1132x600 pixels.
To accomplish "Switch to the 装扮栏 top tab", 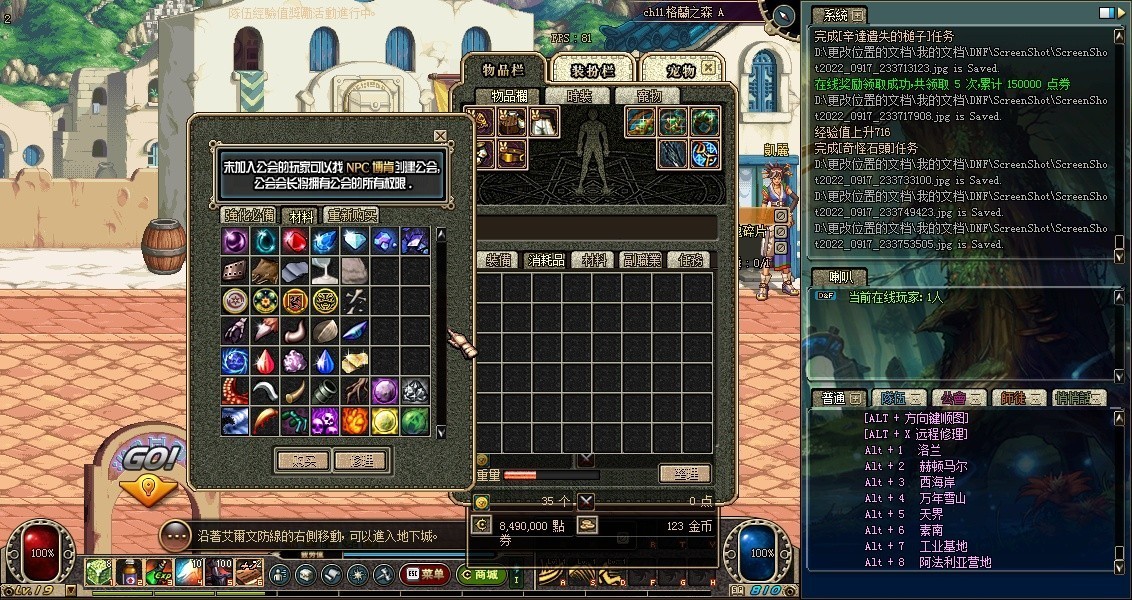I will tap(592, 69).
